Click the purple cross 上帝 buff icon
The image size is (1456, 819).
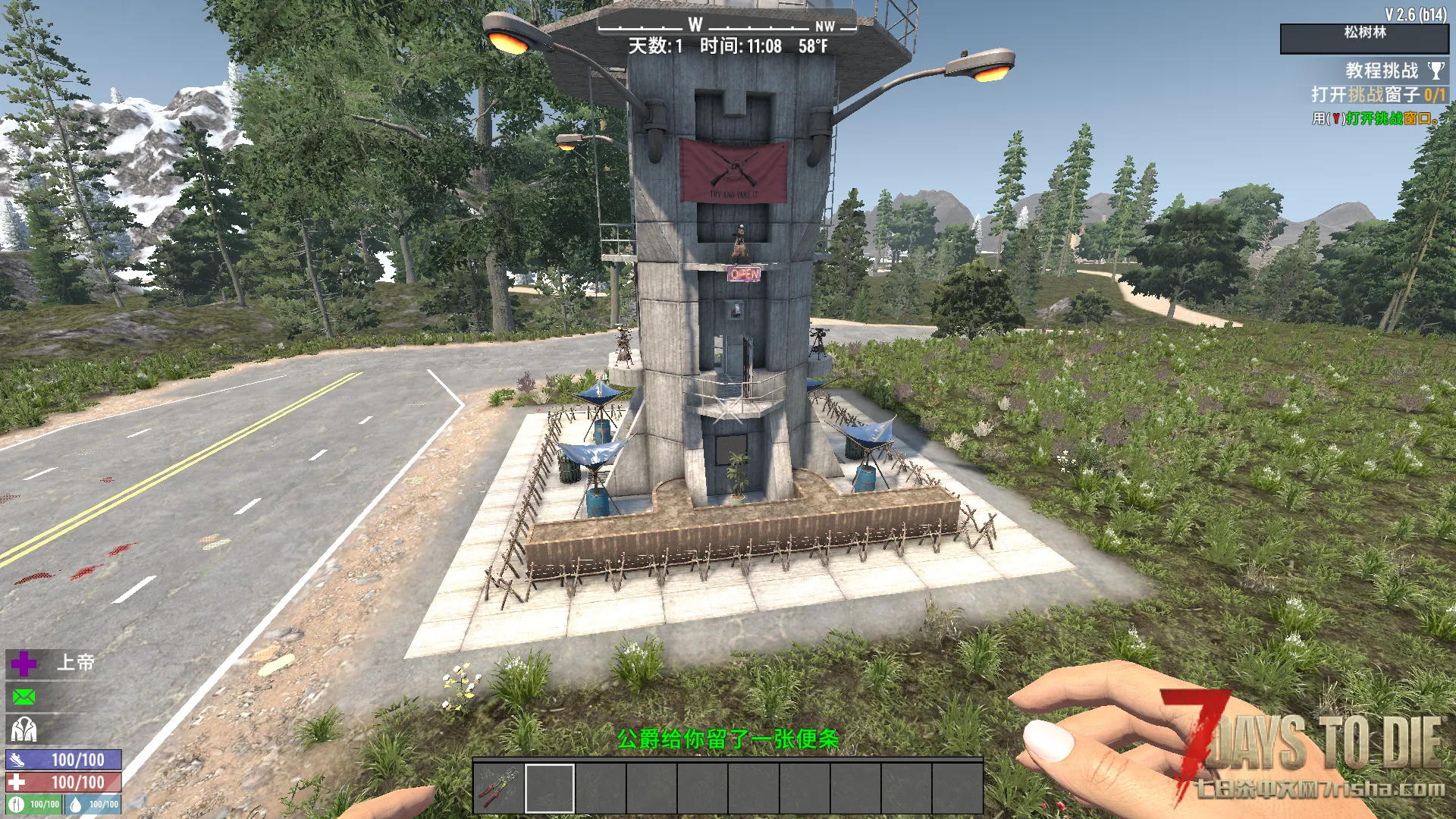coord(24,664)
